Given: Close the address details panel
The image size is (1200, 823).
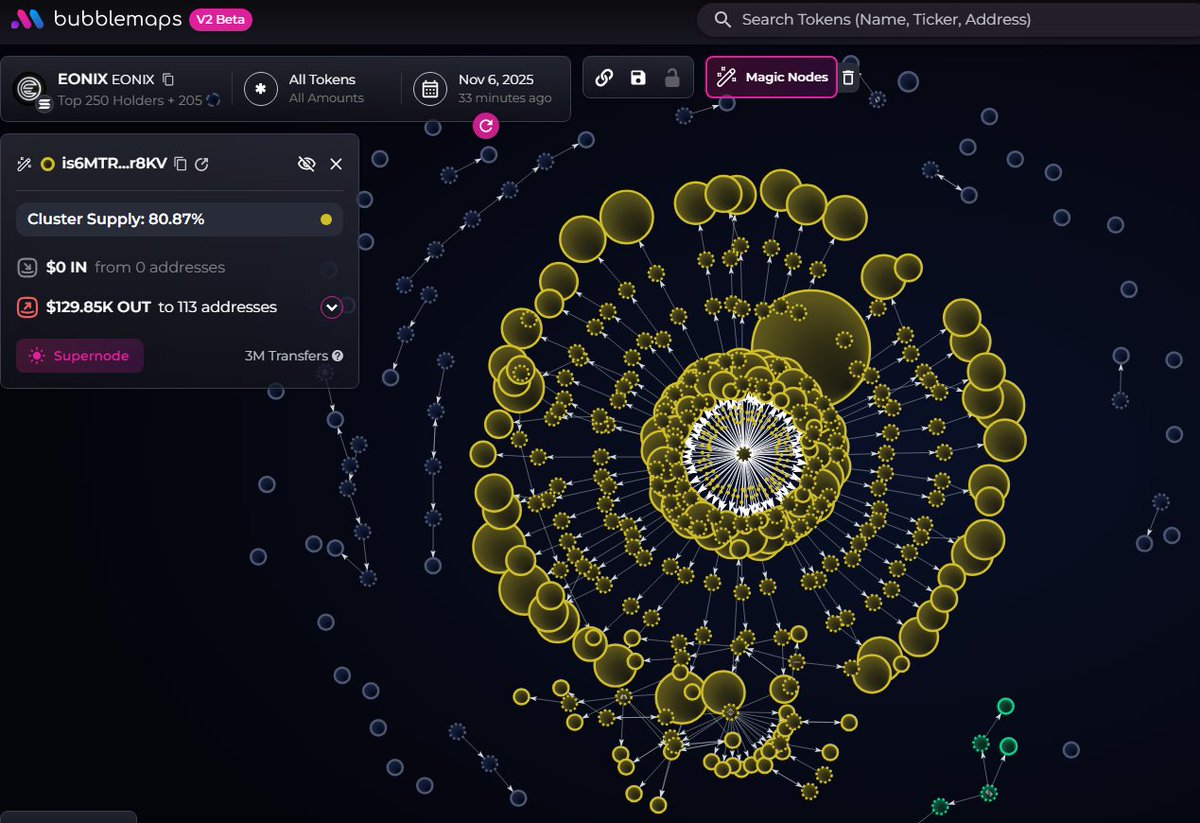Looking at the screenshot, I should pos(336,164).
